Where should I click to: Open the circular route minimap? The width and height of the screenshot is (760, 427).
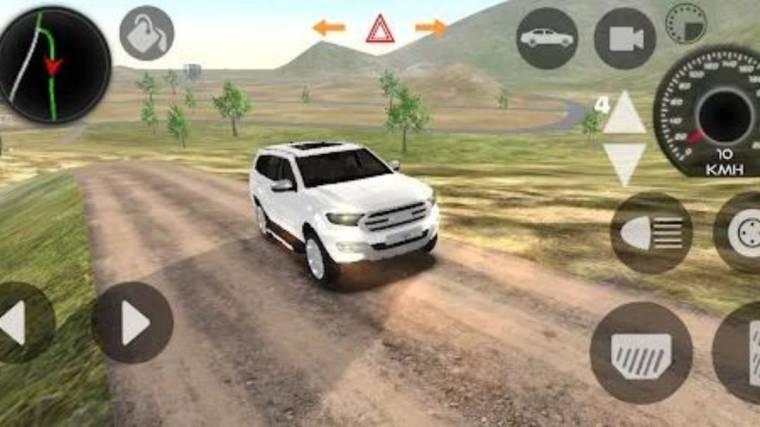pyautogui.click(x=54, y=65)
